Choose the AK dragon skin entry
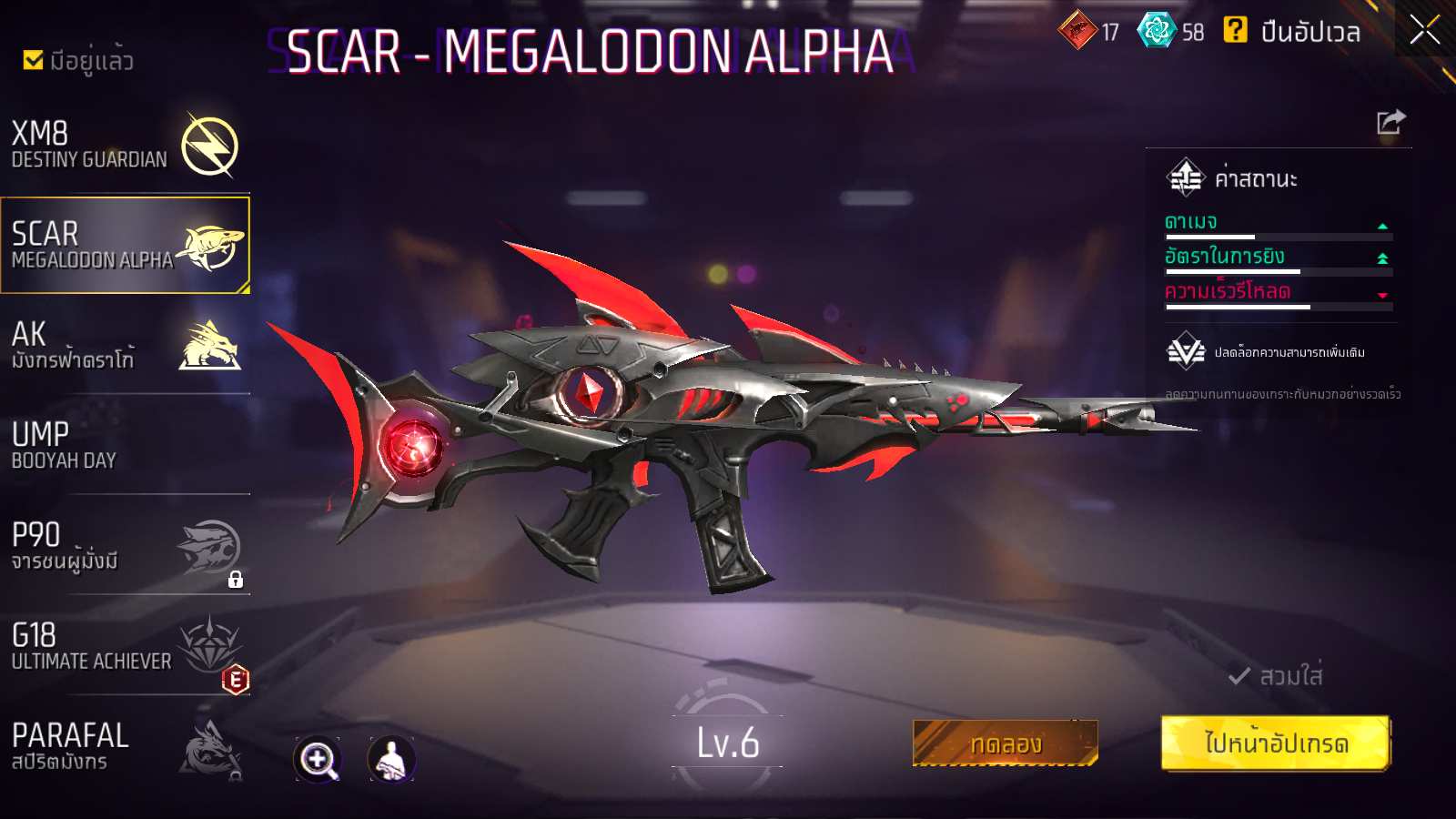1456x819 pixels. (125, 346)
